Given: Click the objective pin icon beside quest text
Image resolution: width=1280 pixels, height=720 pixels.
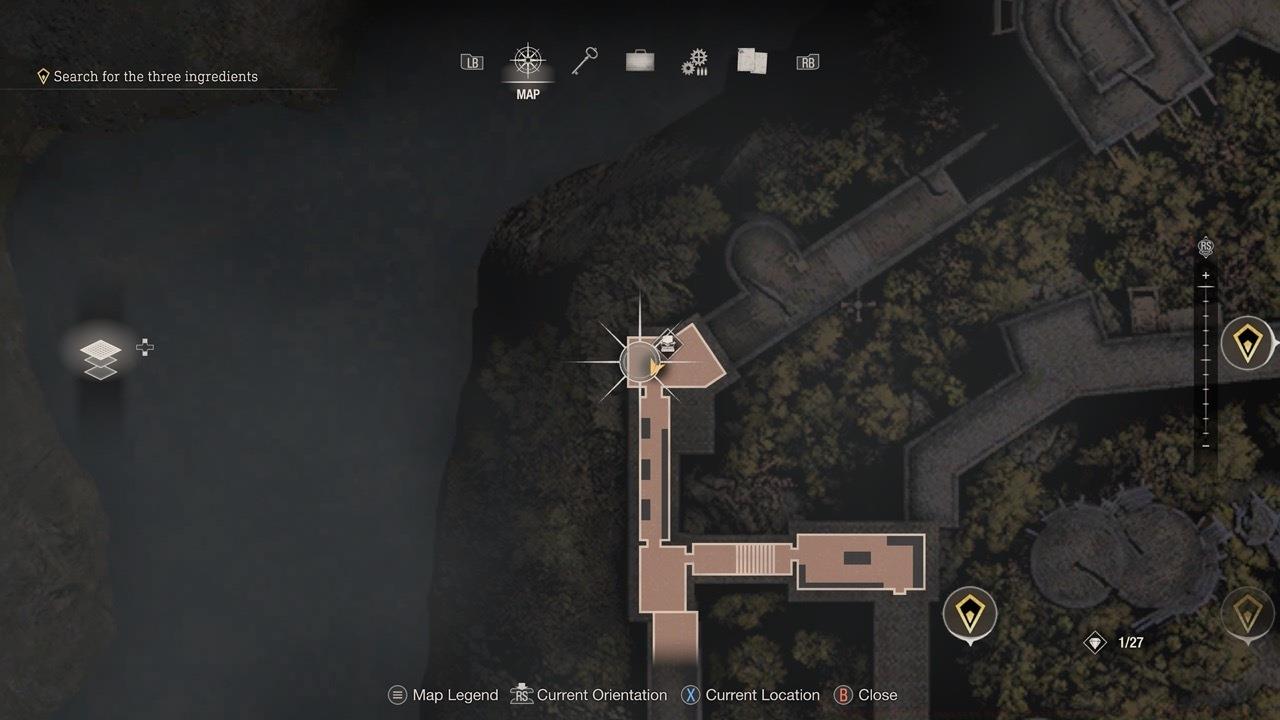Looking at the screenshot, I should coord(42,75).
